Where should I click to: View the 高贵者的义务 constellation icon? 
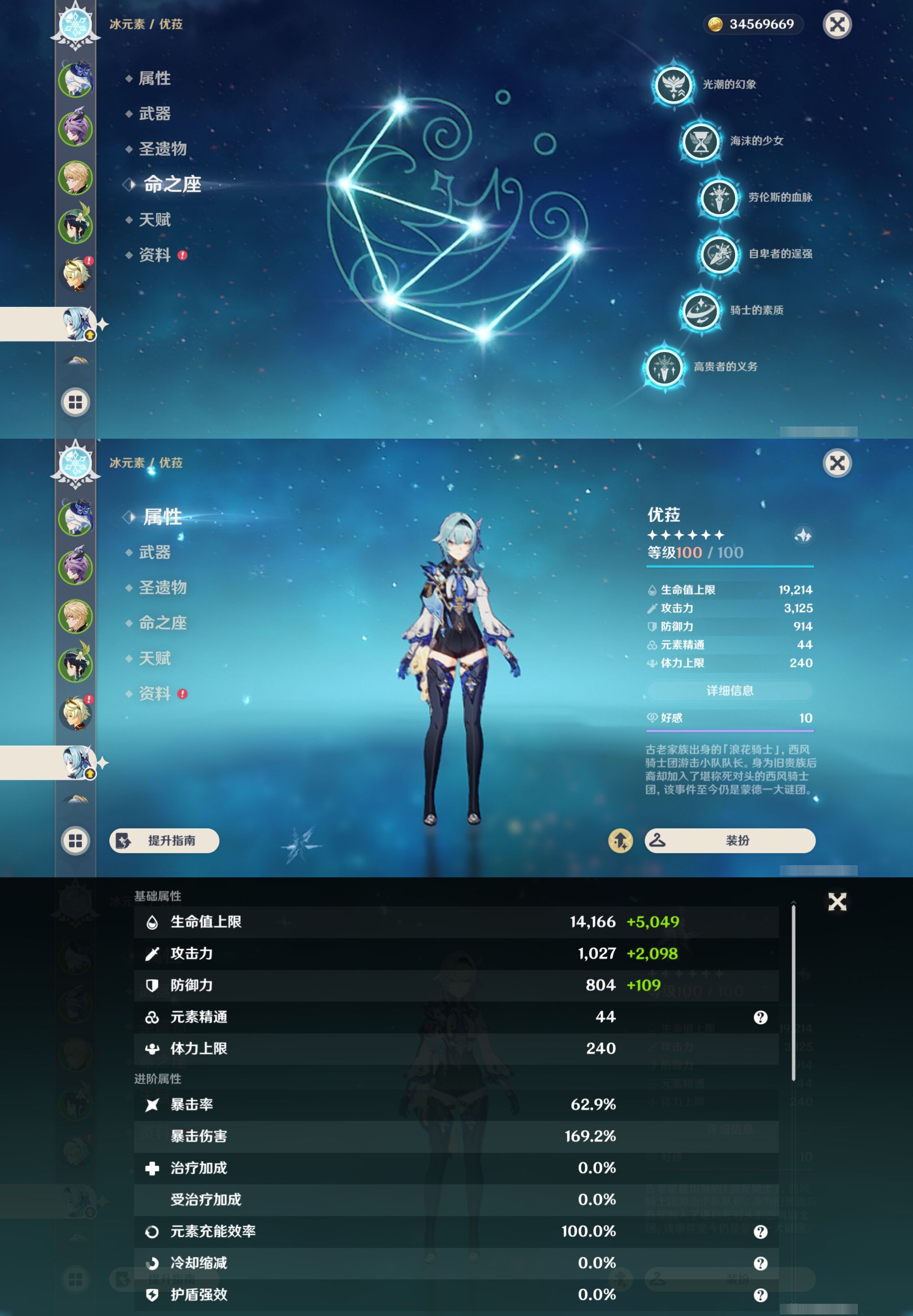pyautogui.click(x=664, y=368)
